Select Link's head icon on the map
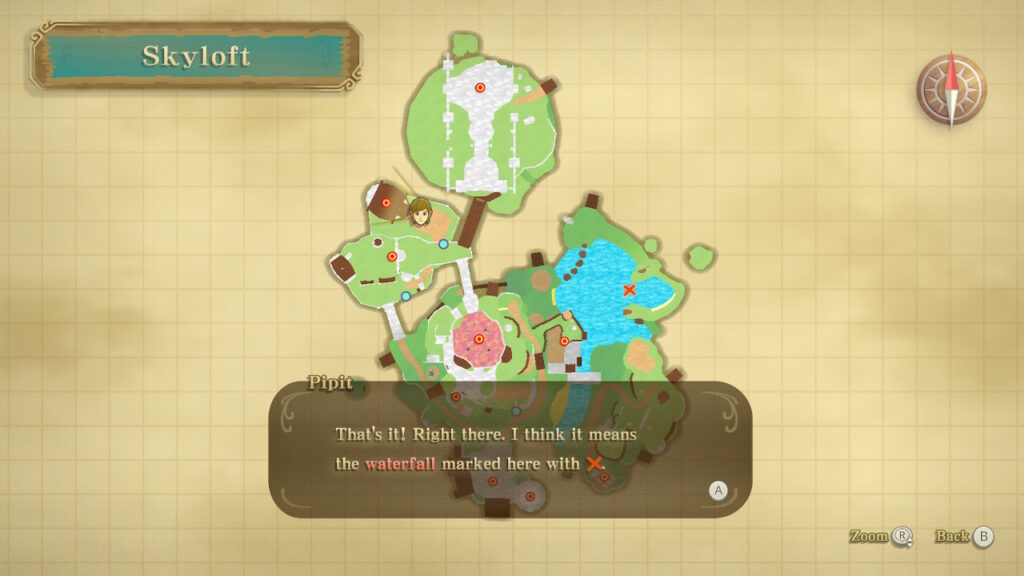The width and height of the screenshot is (1024, 576). tap(420, 212)
